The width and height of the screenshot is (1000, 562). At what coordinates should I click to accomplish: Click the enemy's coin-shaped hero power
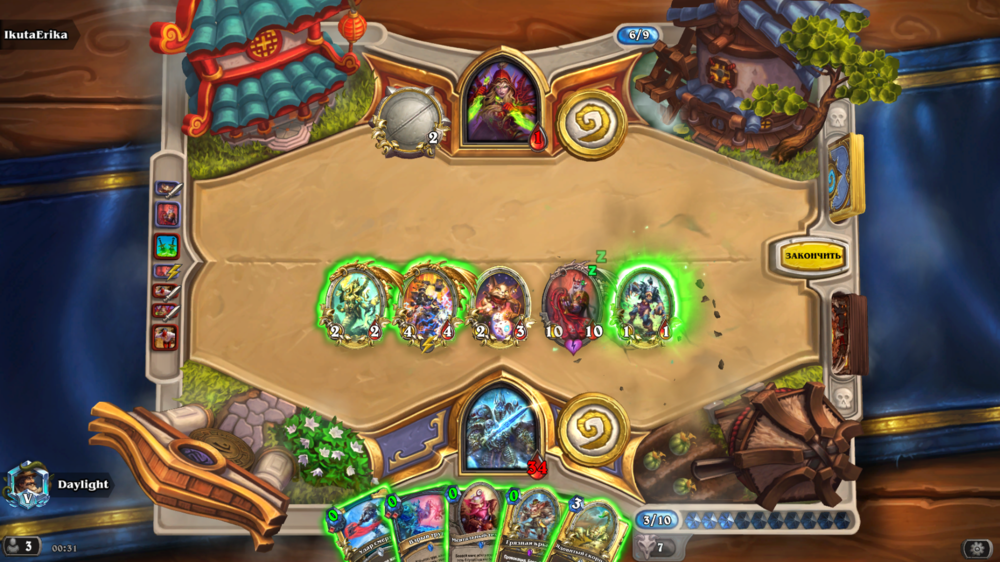pos(591,124)
